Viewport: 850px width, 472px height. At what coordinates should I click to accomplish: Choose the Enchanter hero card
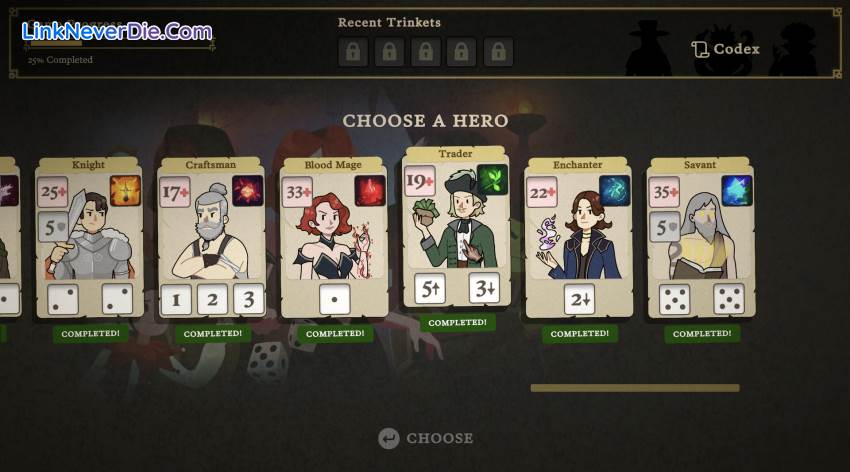[x=578, y=238]
